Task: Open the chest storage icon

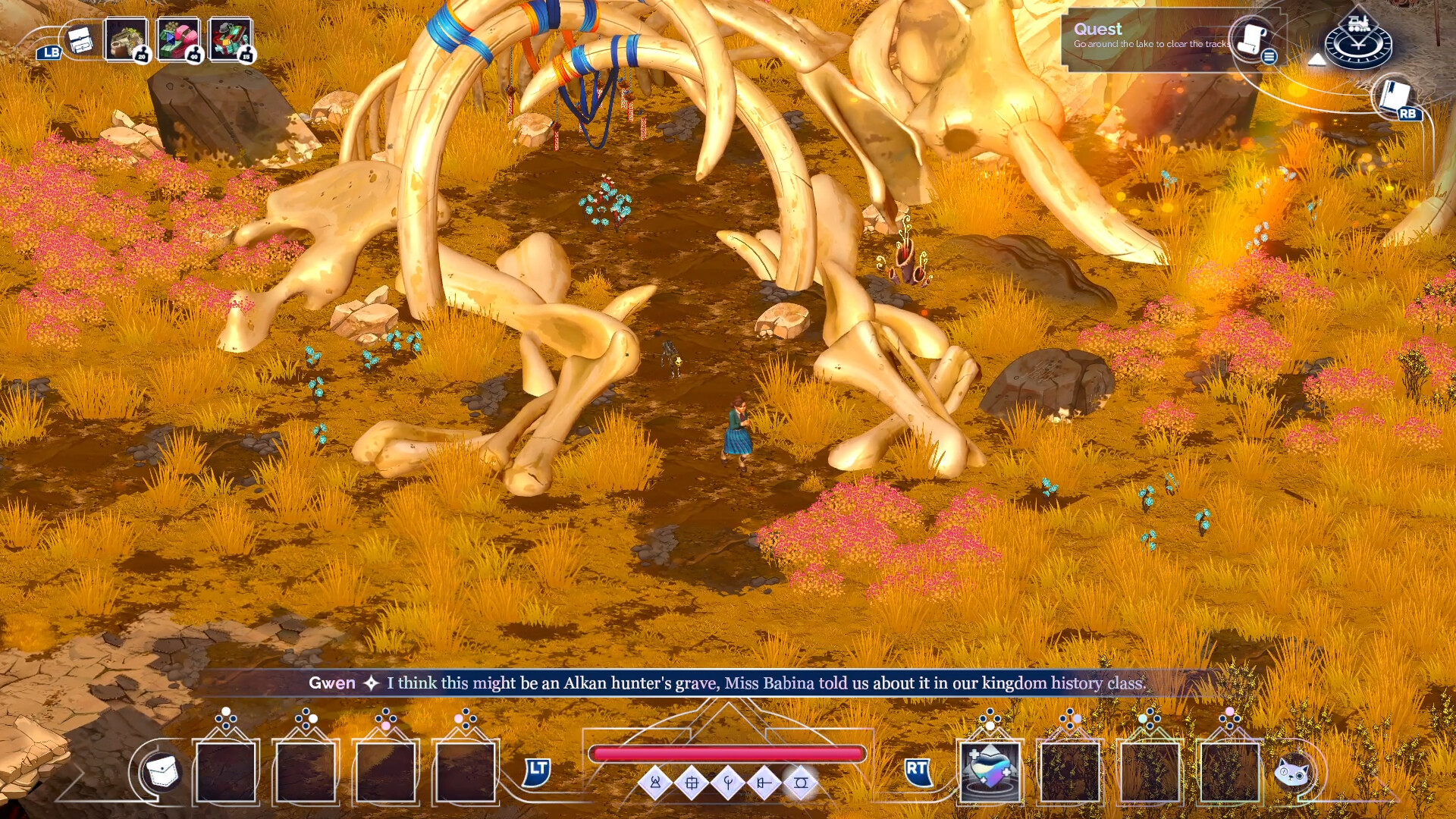Action: point(79,39)
